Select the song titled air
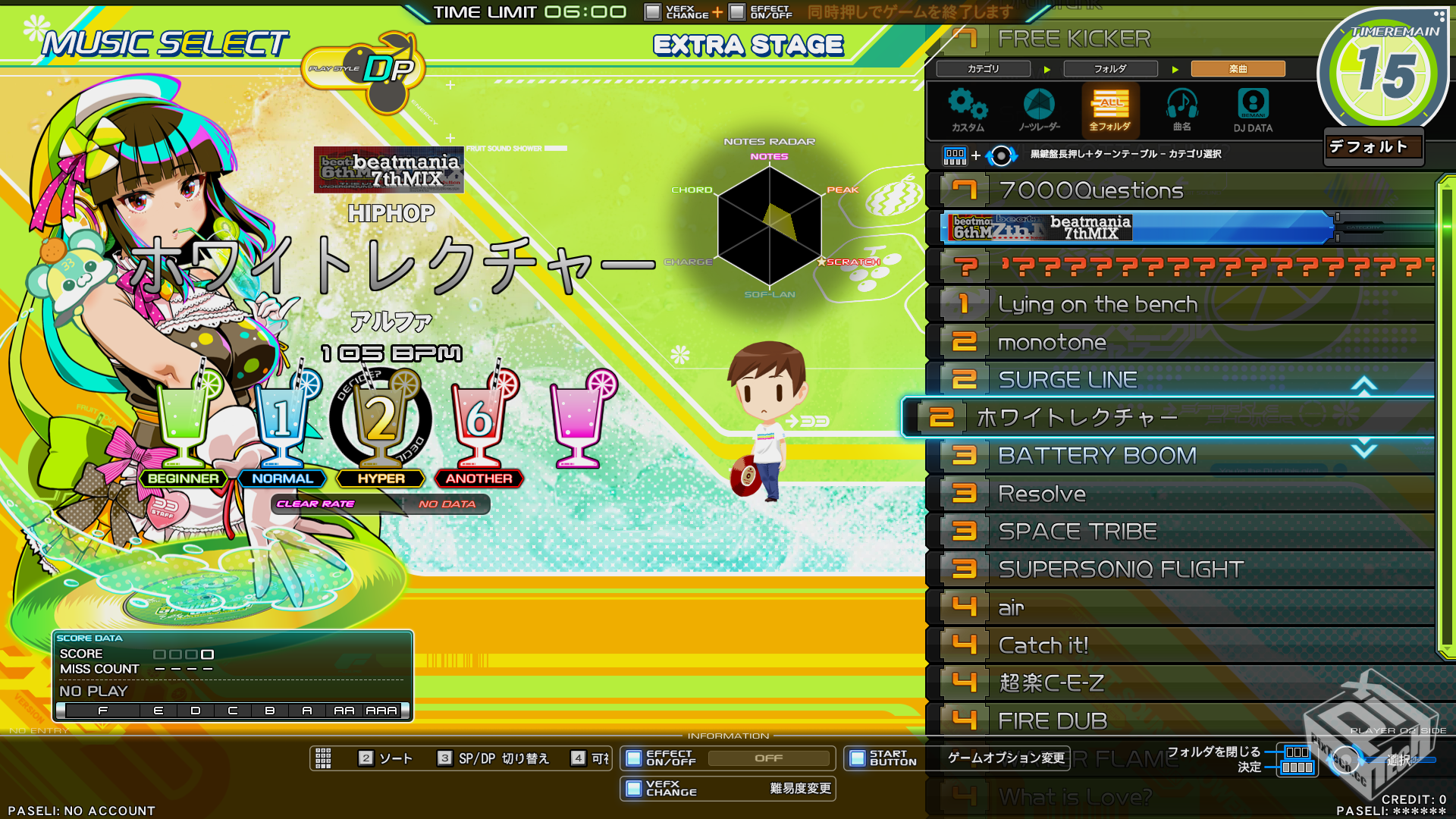1456x819 pixels. click(1183, 607)
